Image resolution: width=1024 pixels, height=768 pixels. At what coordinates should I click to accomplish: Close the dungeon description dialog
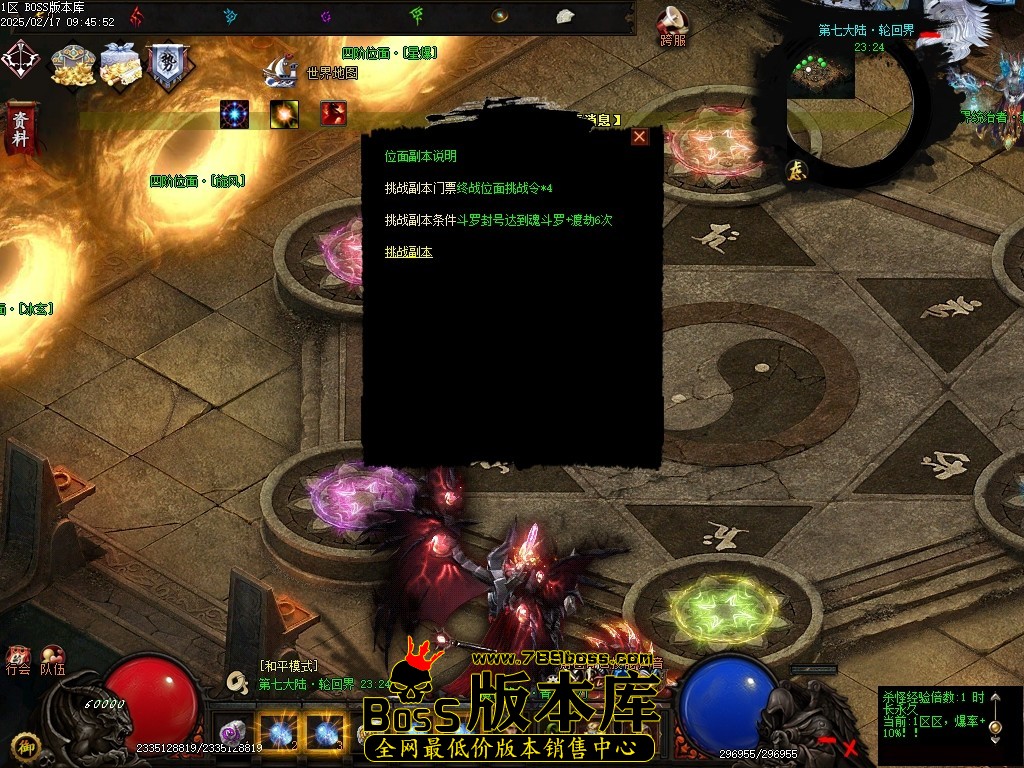(639, 137)
